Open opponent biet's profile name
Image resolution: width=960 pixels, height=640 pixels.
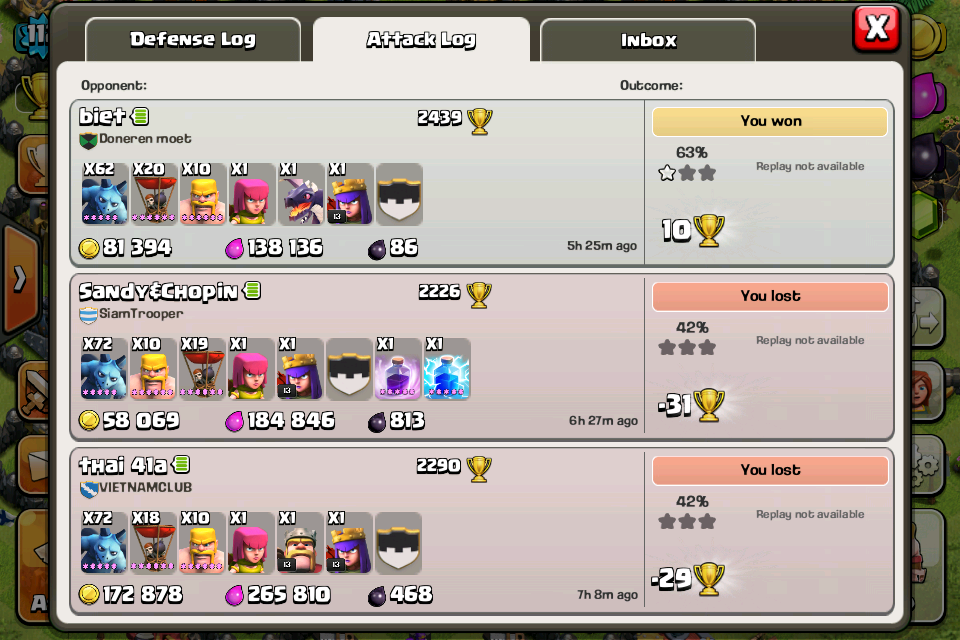pos(103,116)
